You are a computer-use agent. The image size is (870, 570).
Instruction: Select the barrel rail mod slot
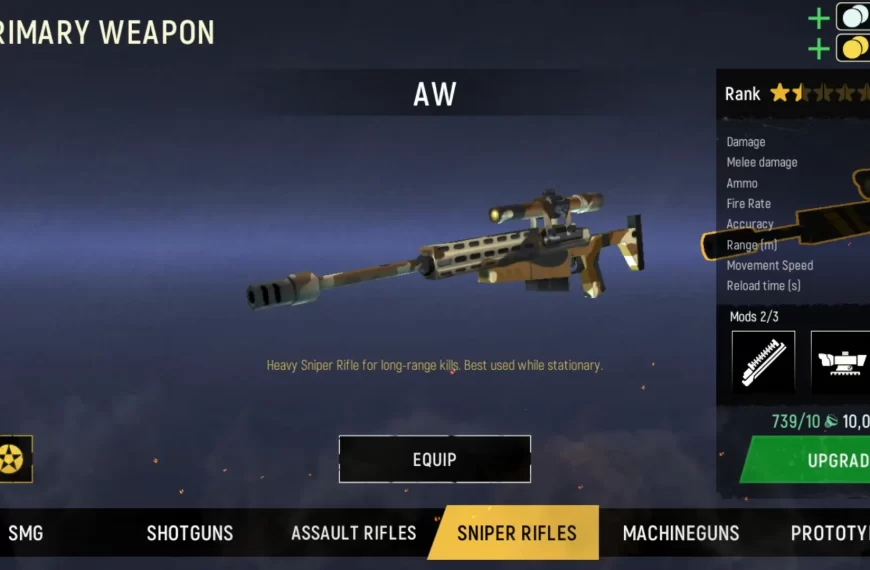(x=763, y=361)
